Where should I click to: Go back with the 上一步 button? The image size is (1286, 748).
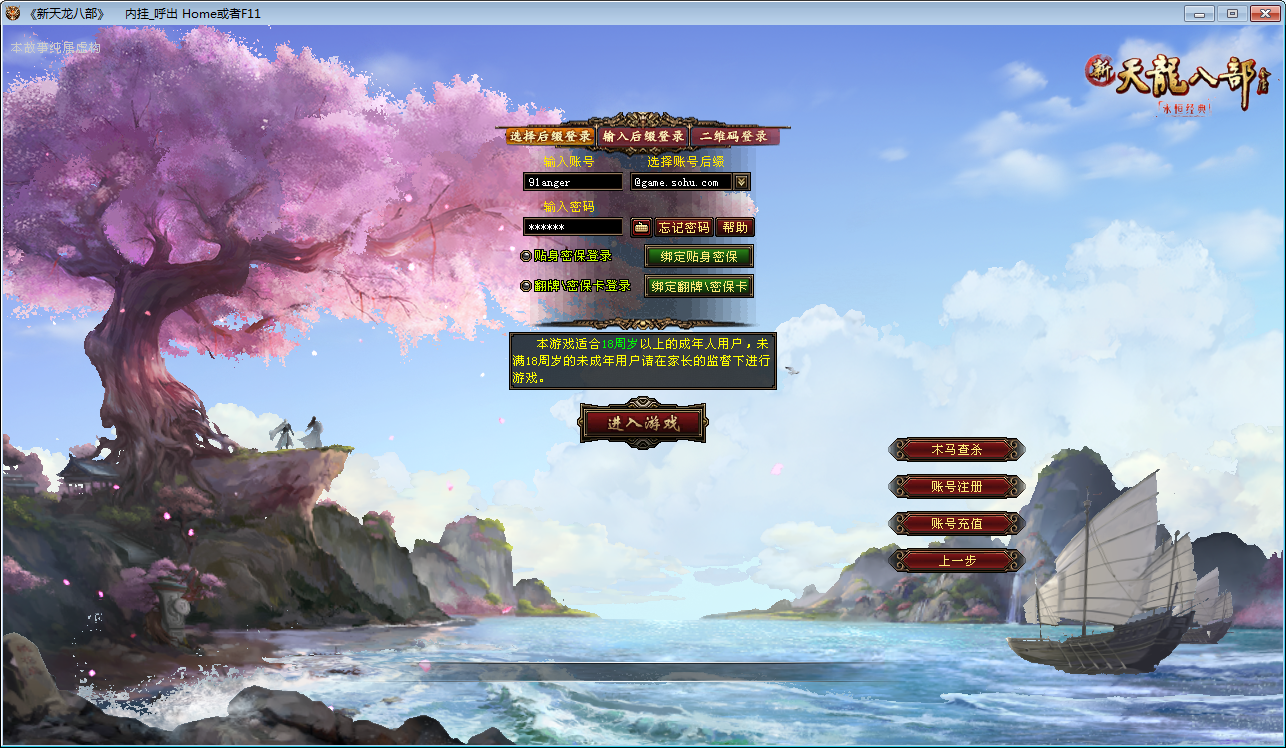956,561
